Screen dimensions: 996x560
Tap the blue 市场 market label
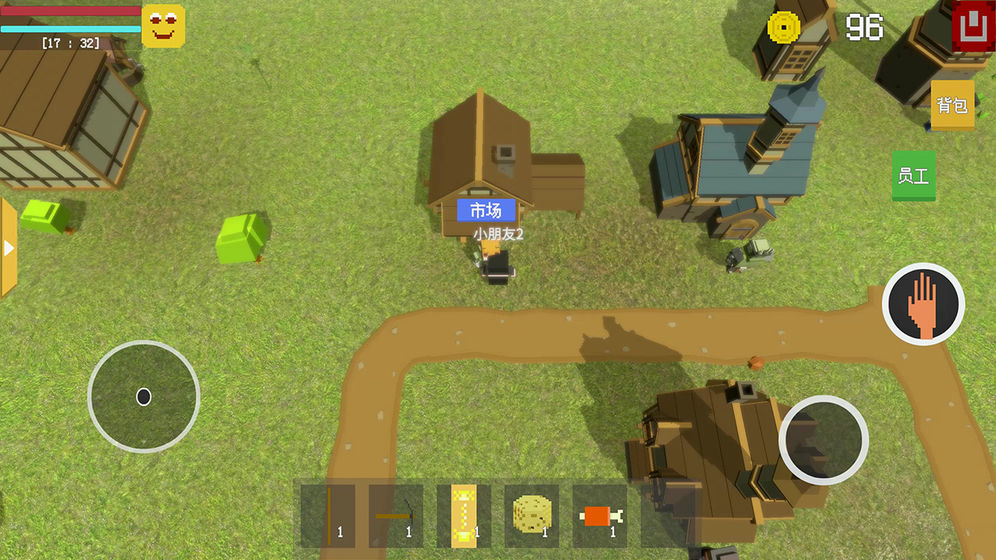coord(486,210)
